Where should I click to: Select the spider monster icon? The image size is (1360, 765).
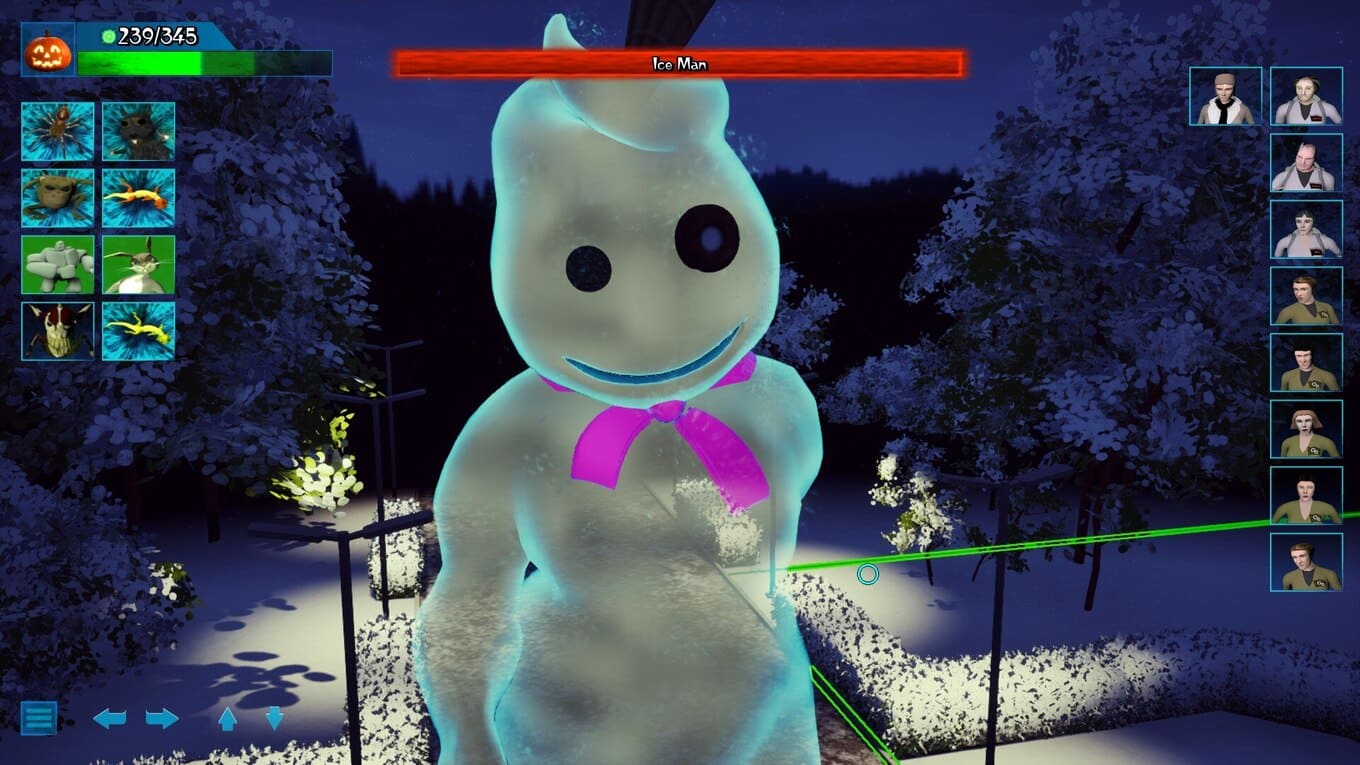[58, 131]
